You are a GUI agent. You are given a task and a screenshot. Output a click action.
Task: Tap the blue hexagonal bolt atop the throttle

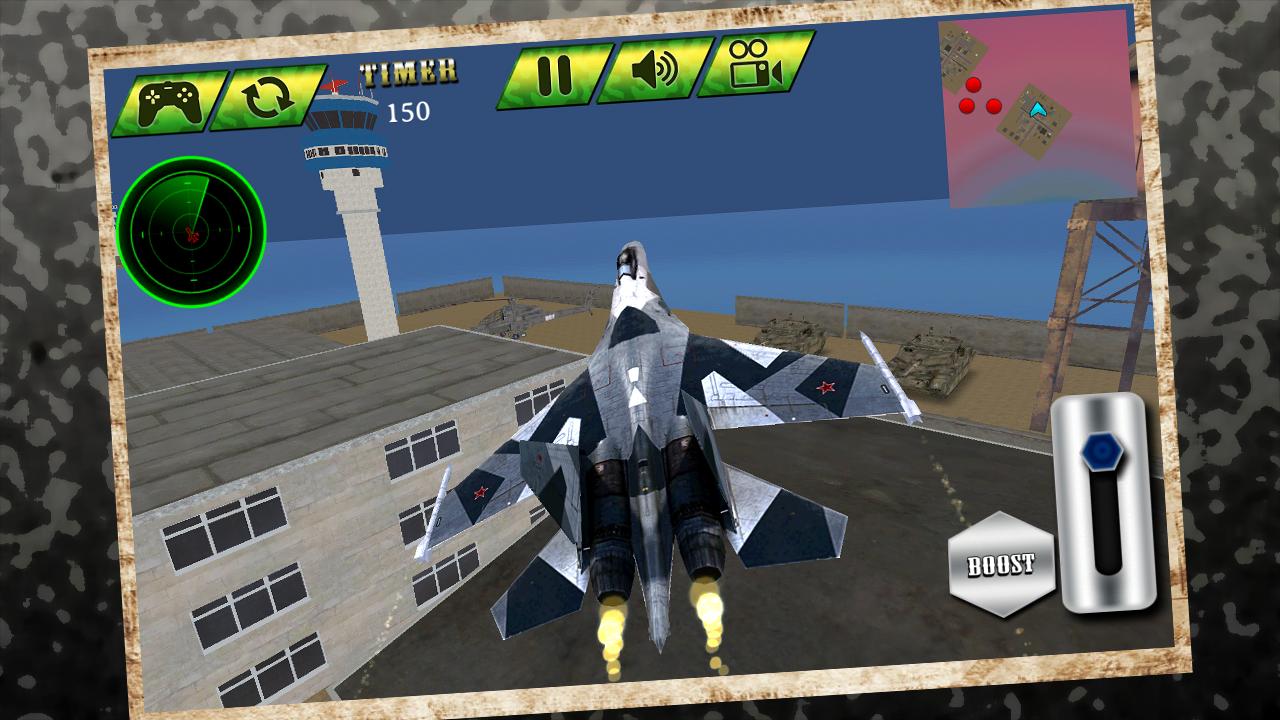1102,452
